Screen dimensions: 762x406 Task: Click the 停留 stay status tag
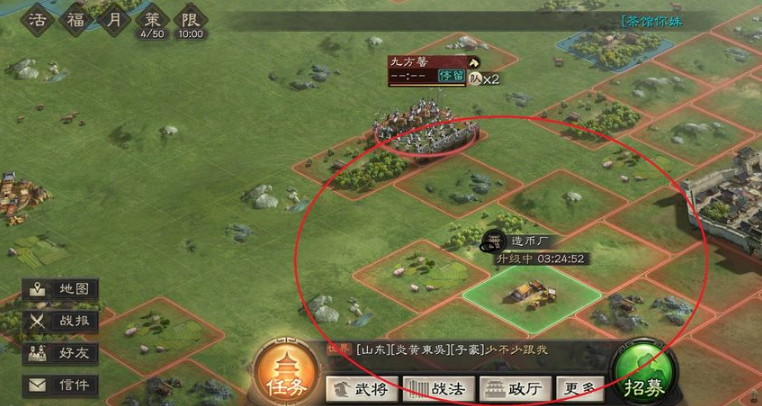[x=451, y=77]
